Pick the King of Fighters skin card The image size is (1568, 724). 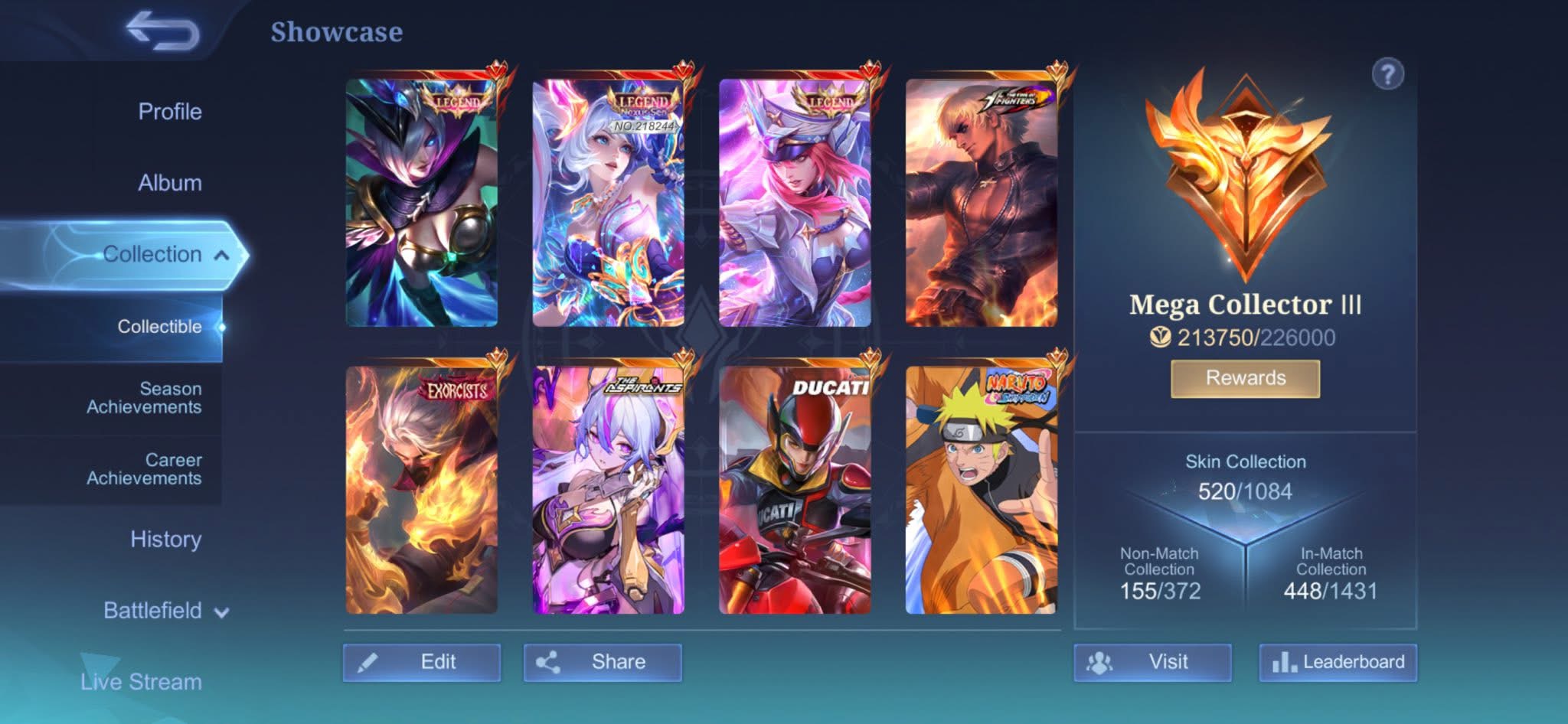click(981, 203)
